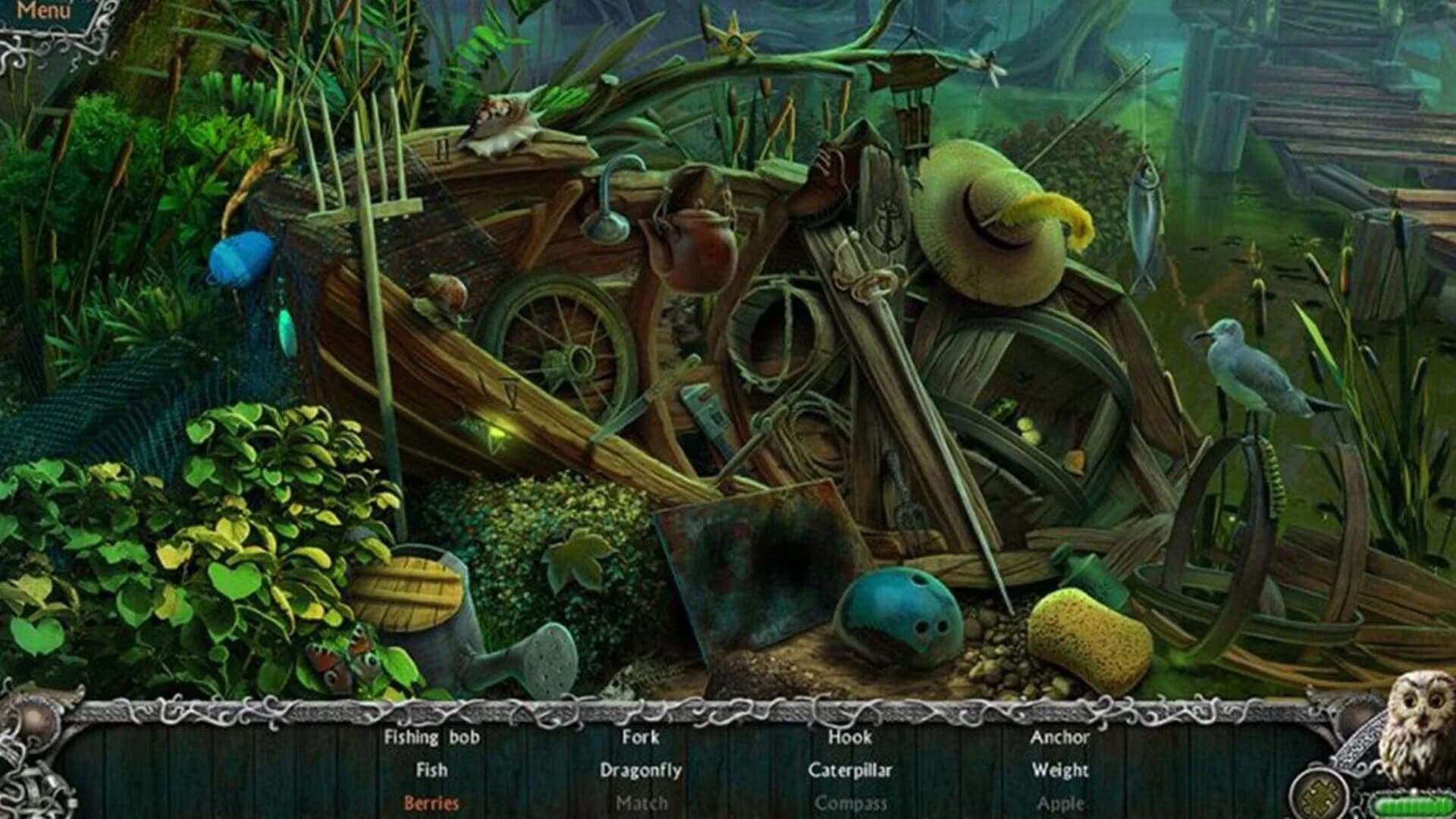1456x819 pixels.
Task: Click the 'Anchor' entry in the word list
Action: click(1060, 738)
